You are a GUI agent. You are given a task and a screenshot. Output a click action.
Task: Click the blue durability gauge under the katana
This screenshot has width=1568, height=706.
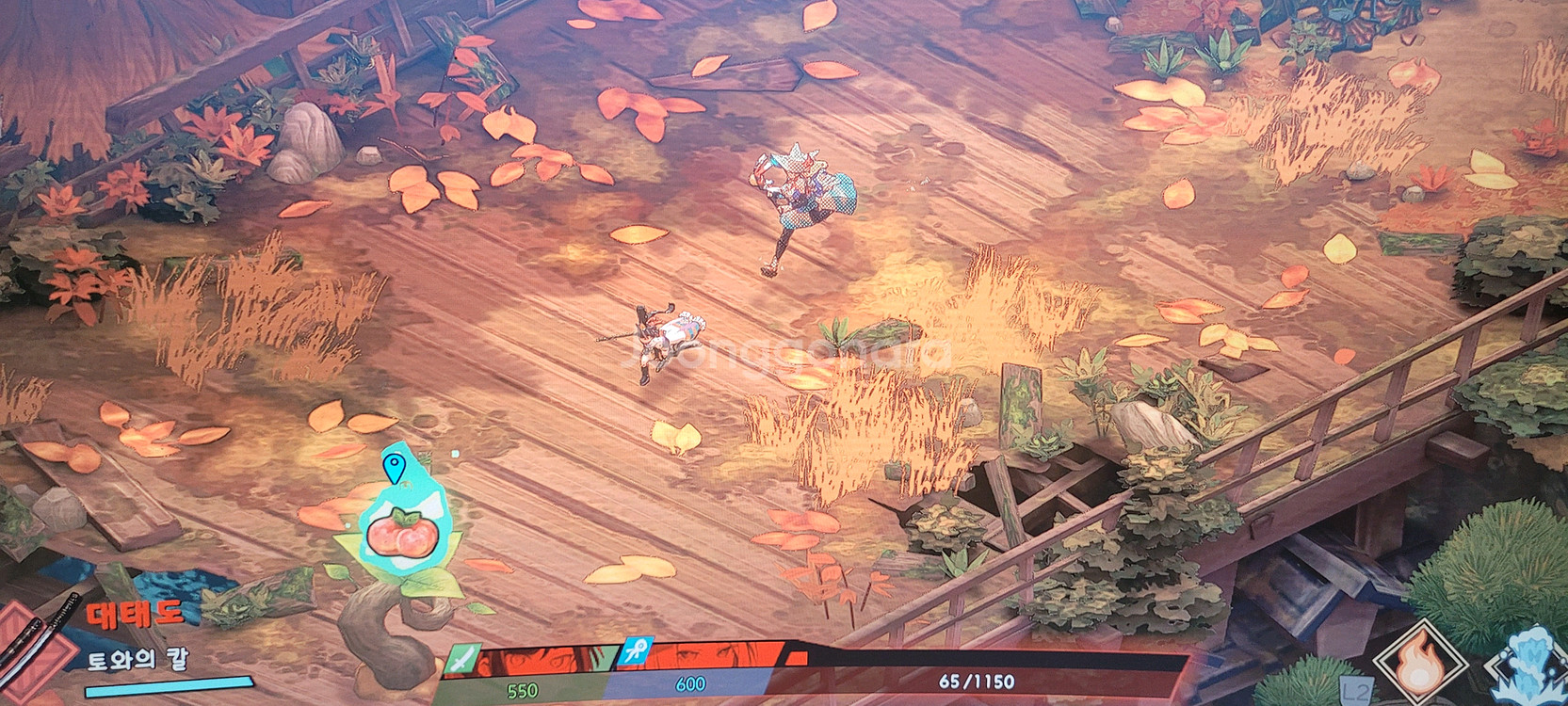170,689
